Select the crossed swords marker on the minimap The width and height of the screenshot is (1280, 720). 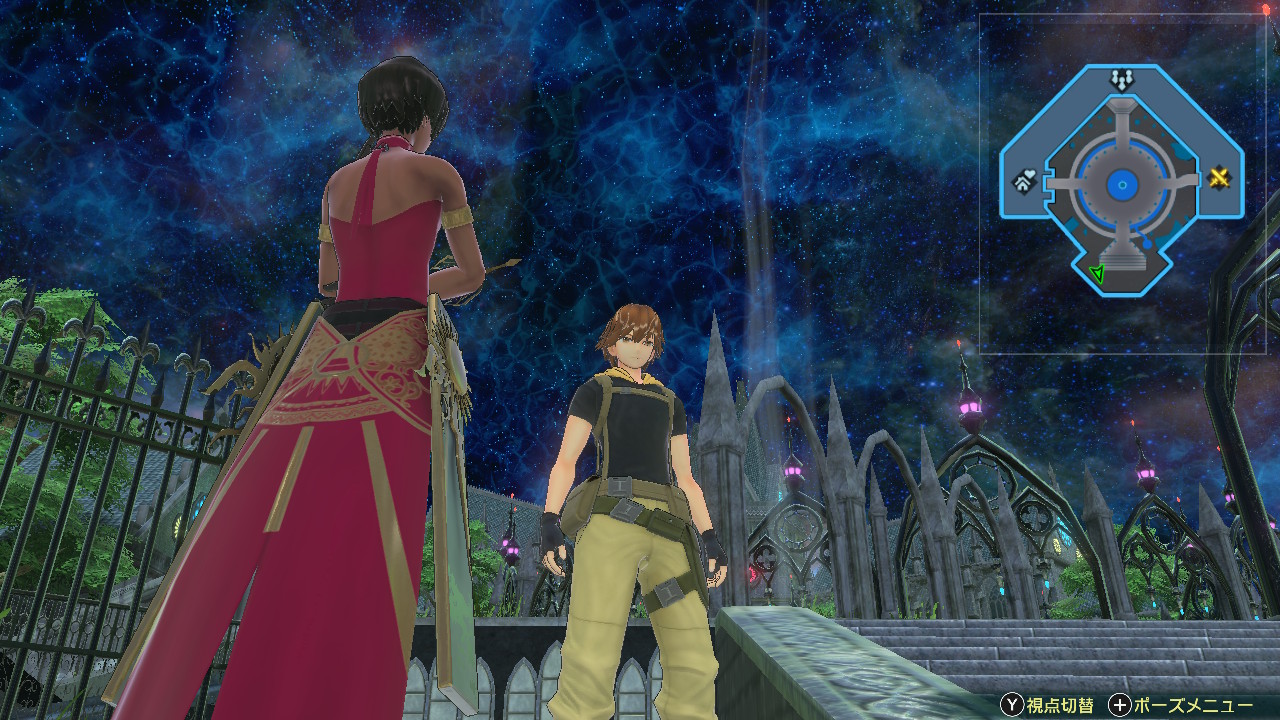(1219, 179)
